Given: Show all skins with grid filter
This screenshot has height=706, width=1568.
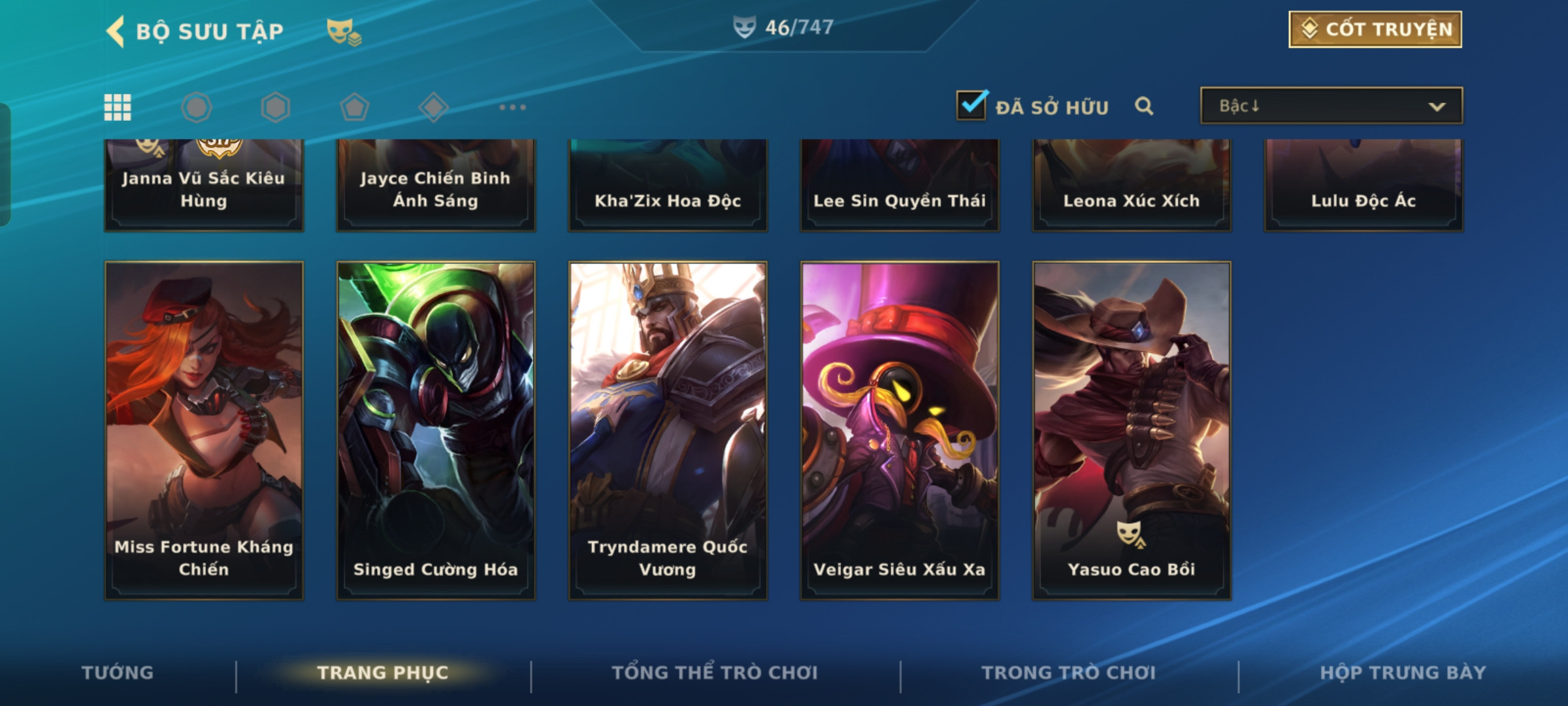Looking at the screenshot, I should click(x=118, y=107).
